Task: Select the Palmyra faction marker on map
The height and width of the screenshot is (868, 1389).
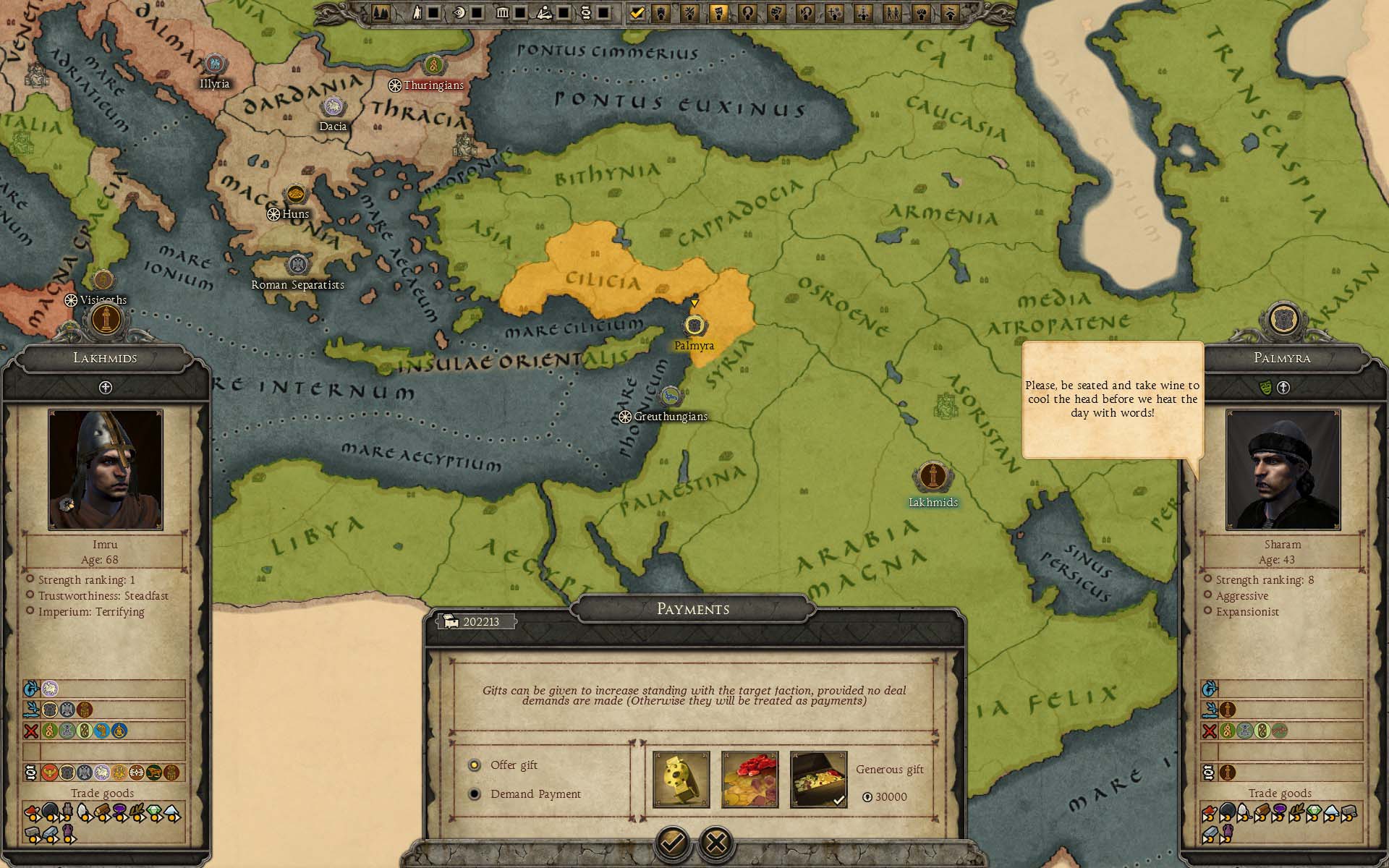Action: point(694,325)
